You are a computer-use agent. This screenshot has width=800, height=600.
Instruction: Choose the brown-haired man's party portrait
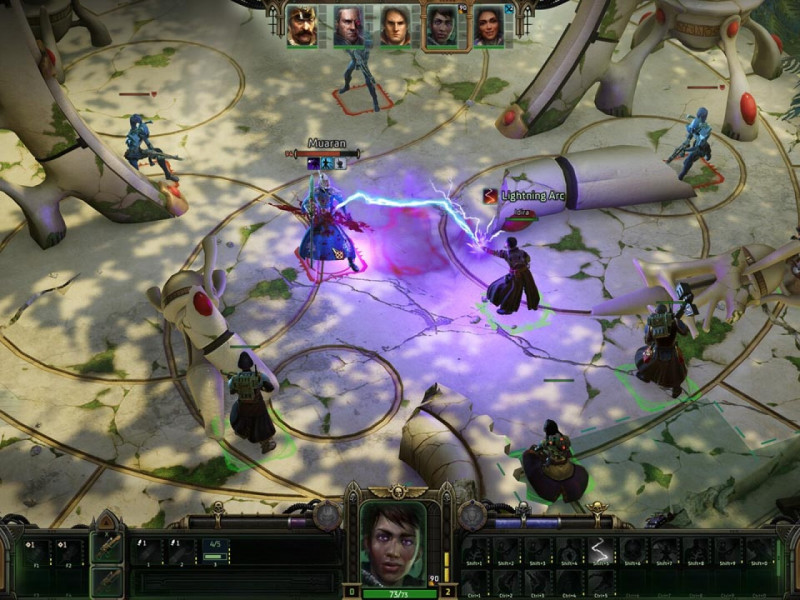click(x=395, y=26)
